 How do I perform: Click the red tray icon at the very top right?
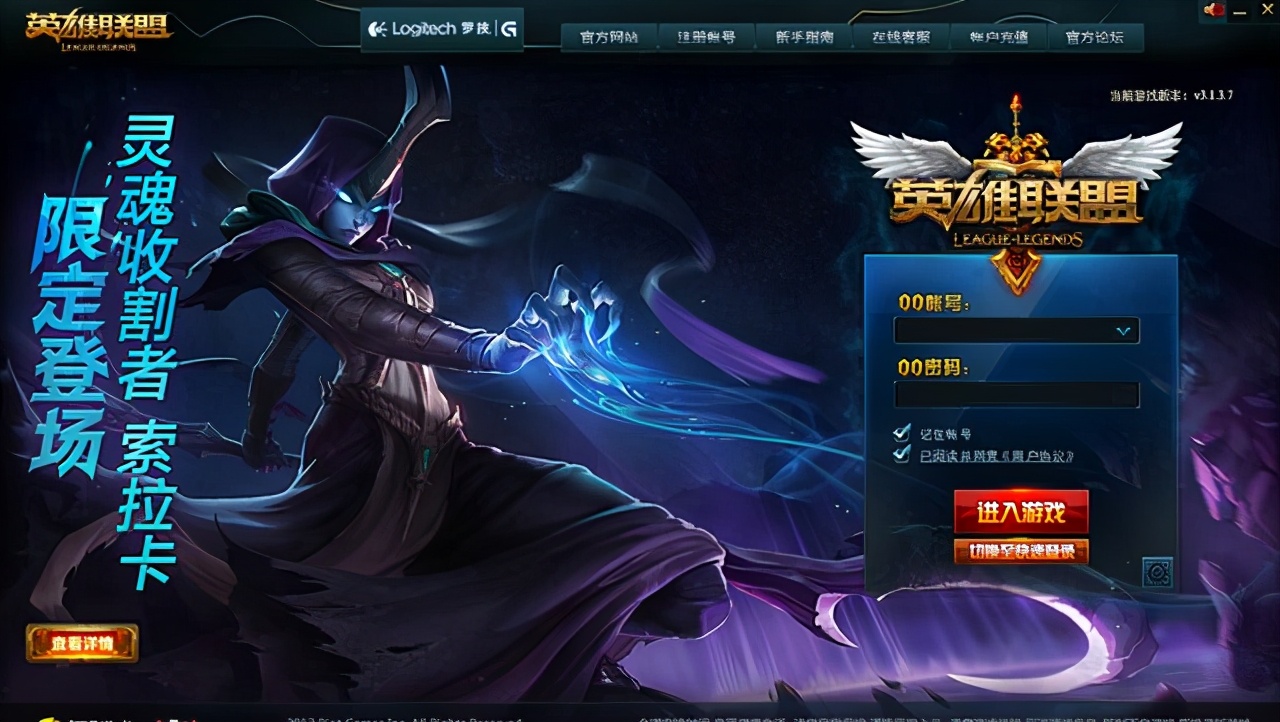click(x=1215, y=10)
